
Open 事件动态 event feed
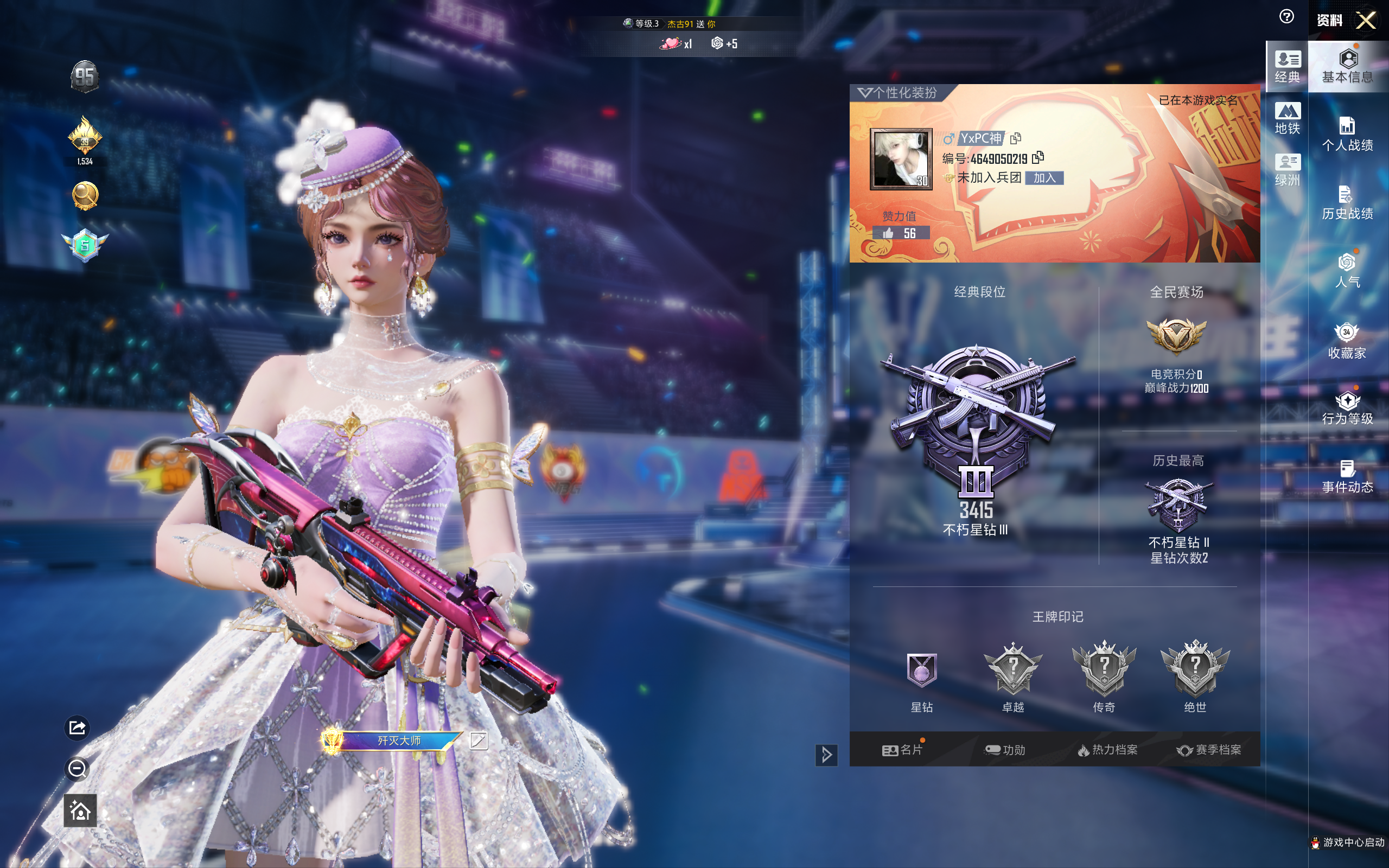coord(1347,476)
